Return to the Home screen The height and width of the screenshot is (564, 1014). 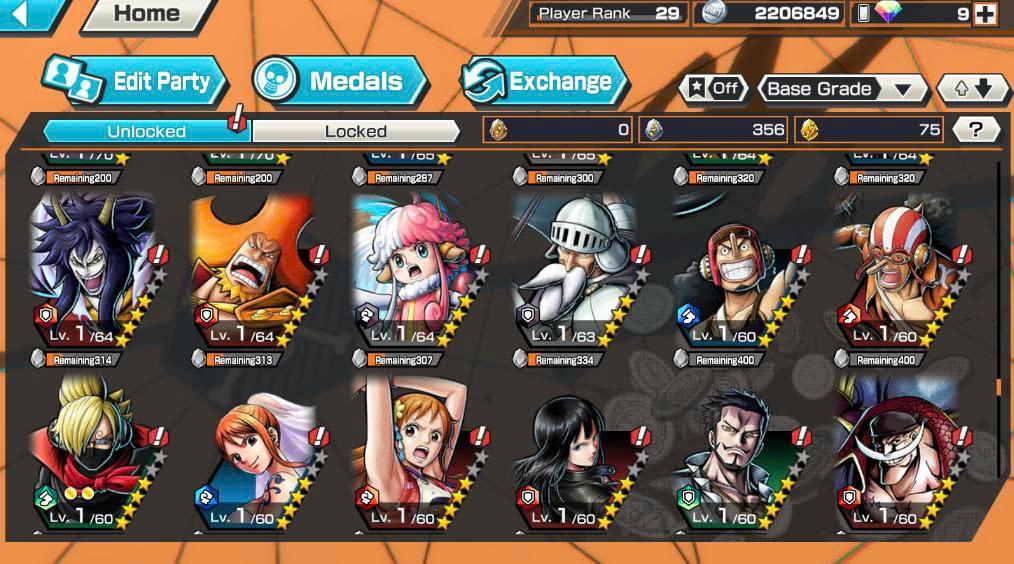[x=146, y=14]
